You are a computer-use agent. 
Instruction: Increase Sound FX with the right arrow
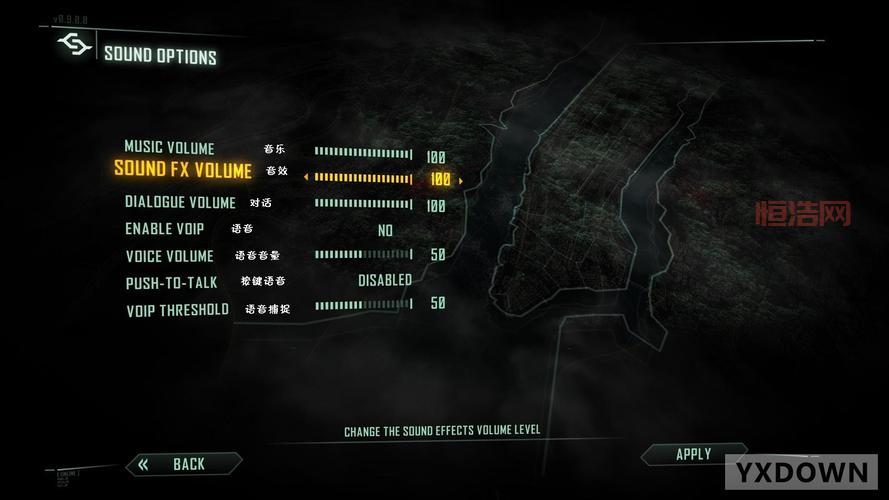(461, 180)
